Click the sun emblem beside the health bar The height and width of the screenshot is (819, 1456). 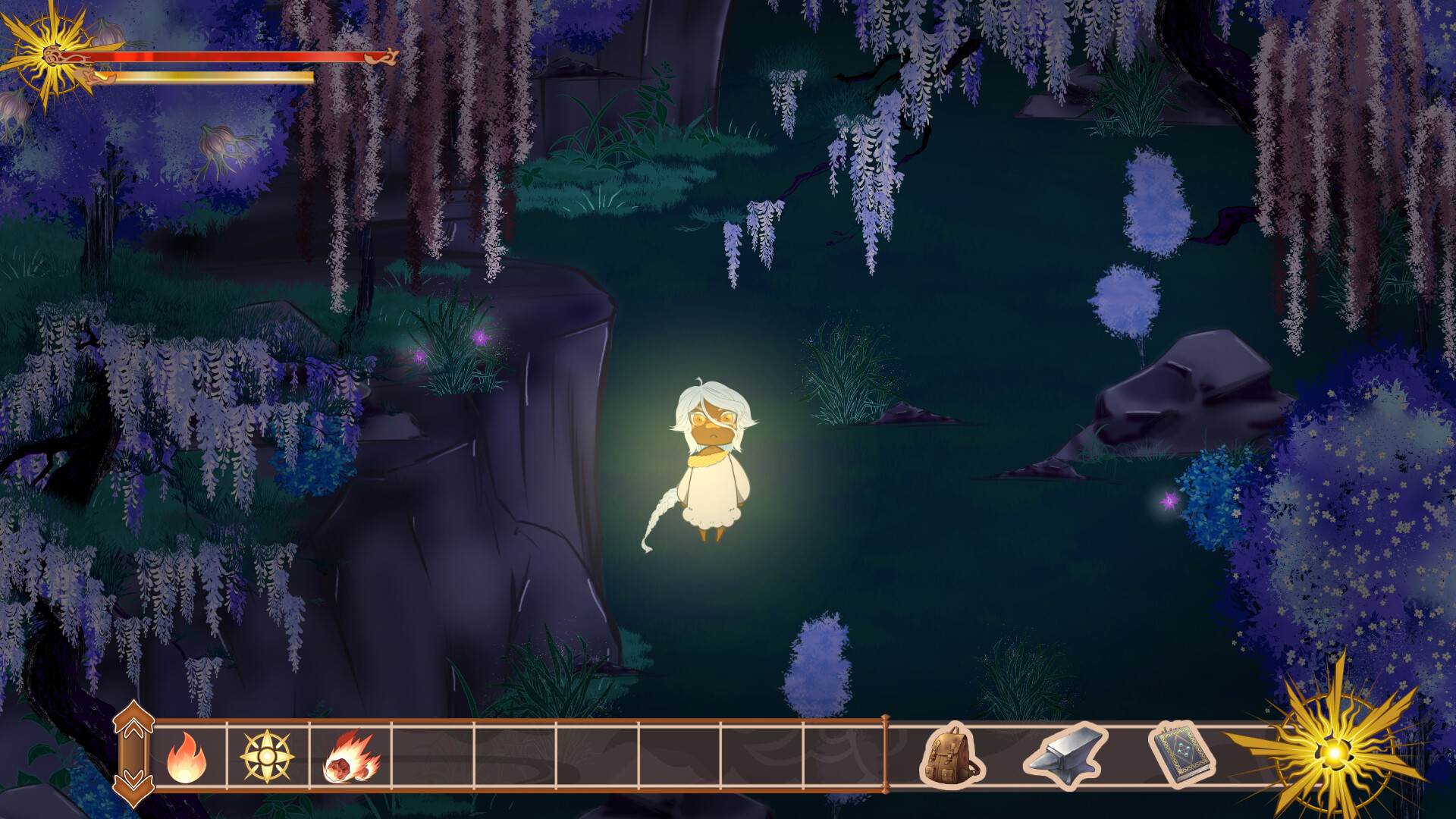[52, 55]
